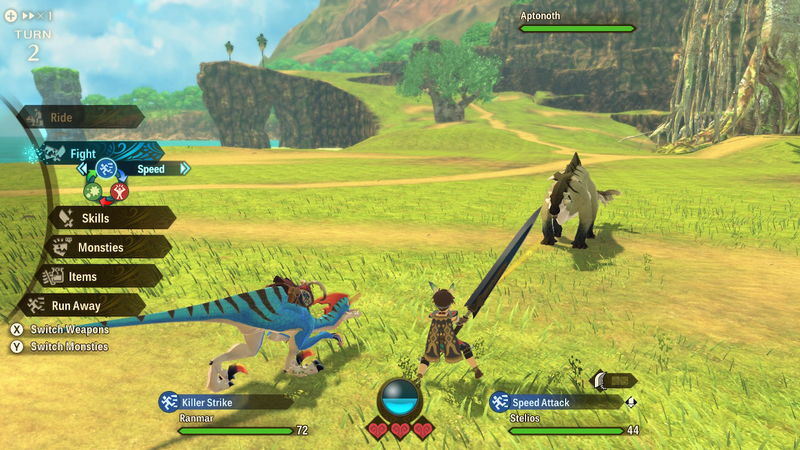Click the left arrow beside the attack type wheel

[81, 169]
